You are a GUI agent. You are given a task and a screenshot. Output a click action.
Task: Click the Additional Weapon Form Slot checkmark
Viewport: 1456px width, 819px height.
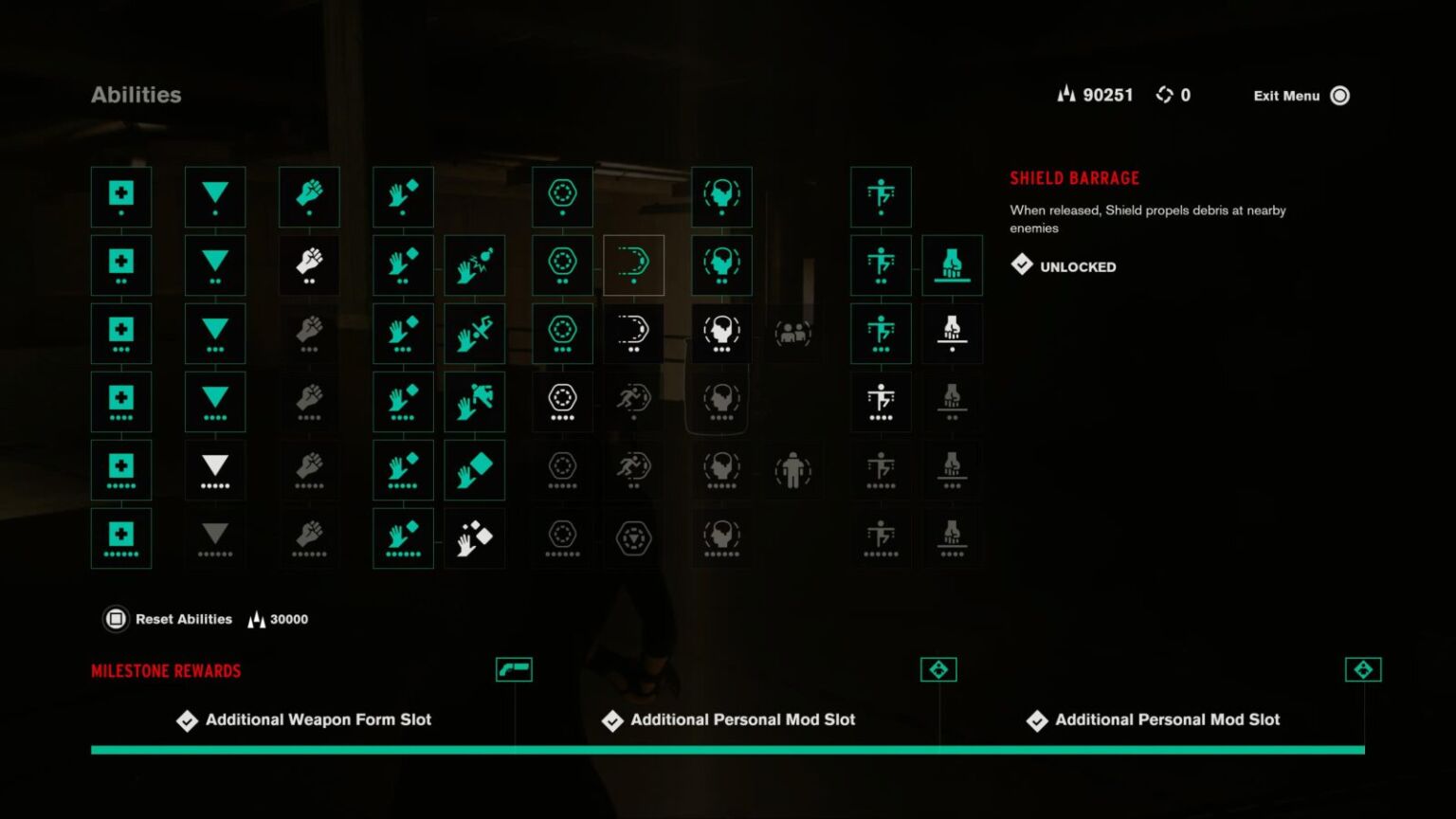coord(186,720)
